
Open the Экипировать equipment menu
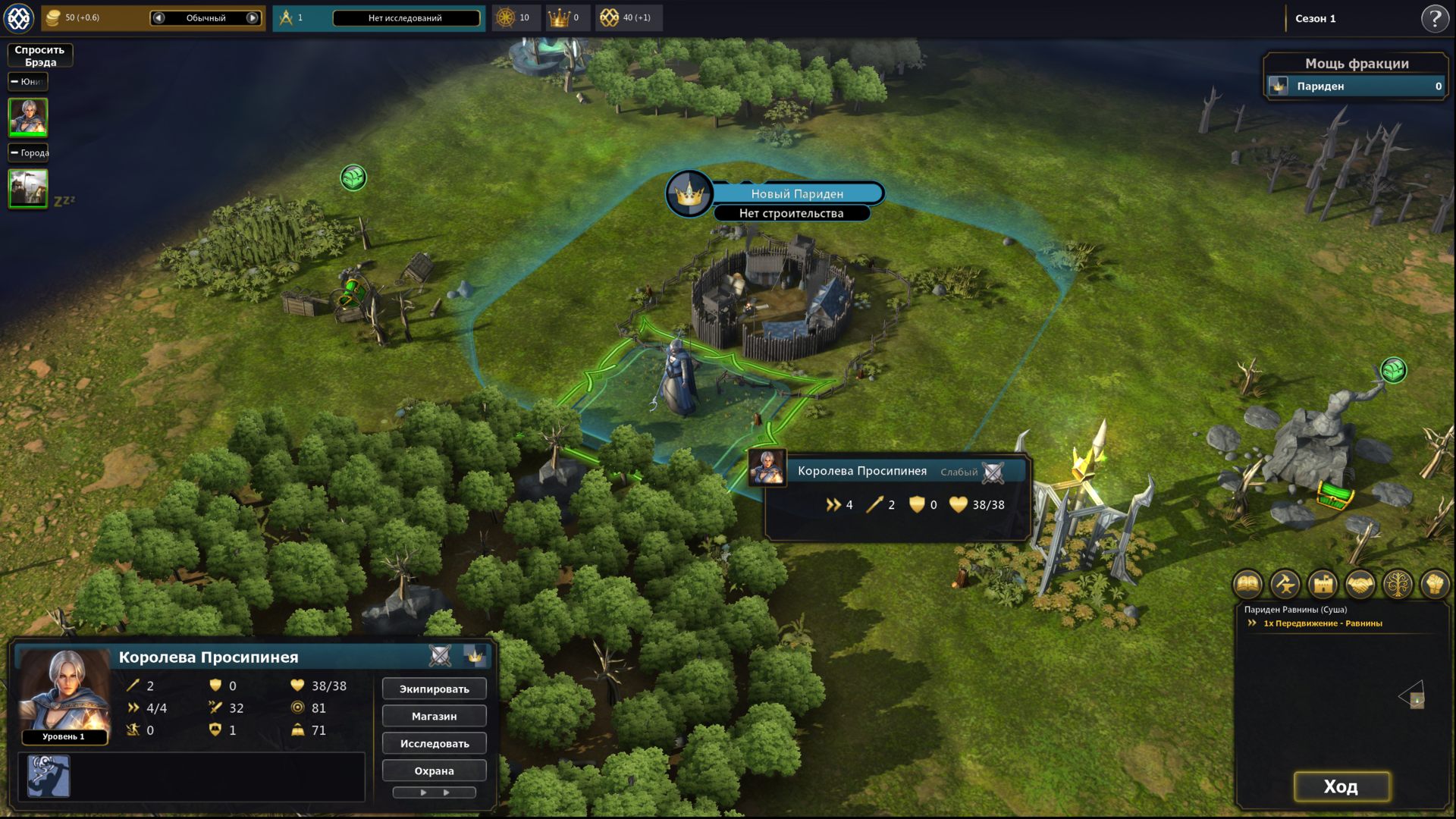coord(434,689)
